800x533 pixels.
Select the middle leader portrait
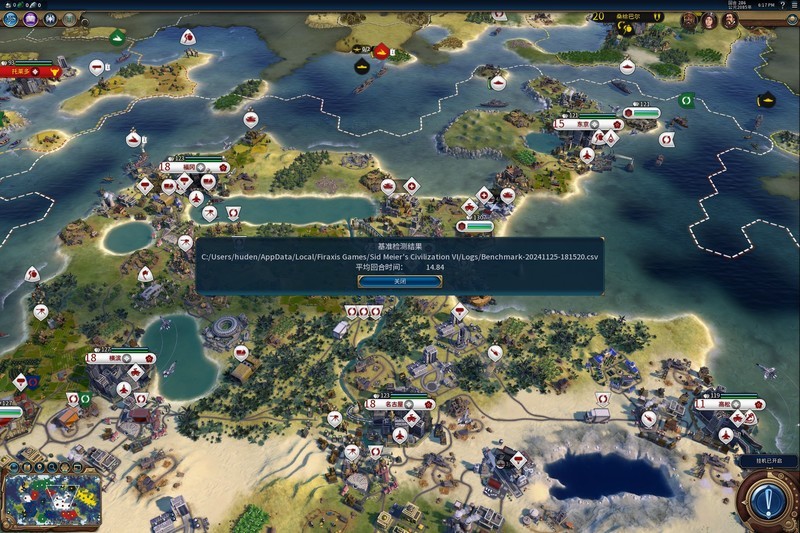click(710, 20)
